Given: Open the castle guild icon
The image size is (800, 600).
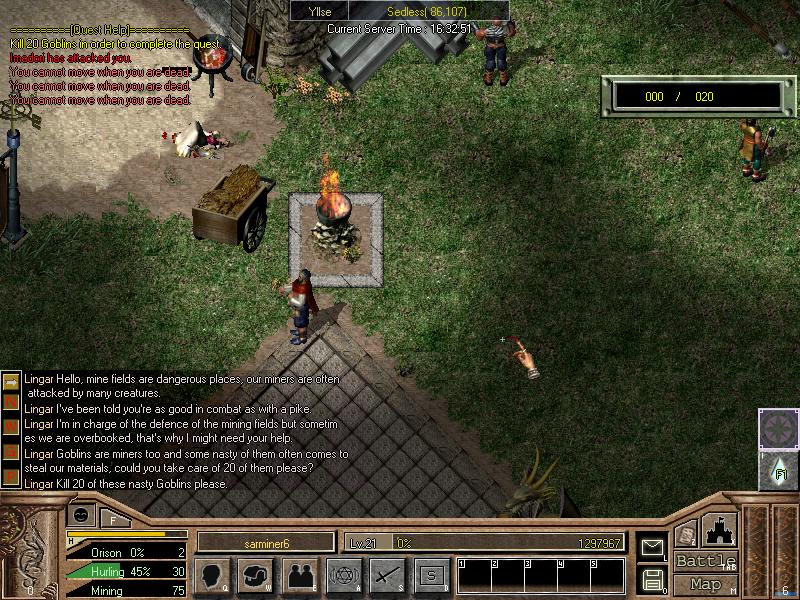Looking at the screenshot, I should click(721, 529).
